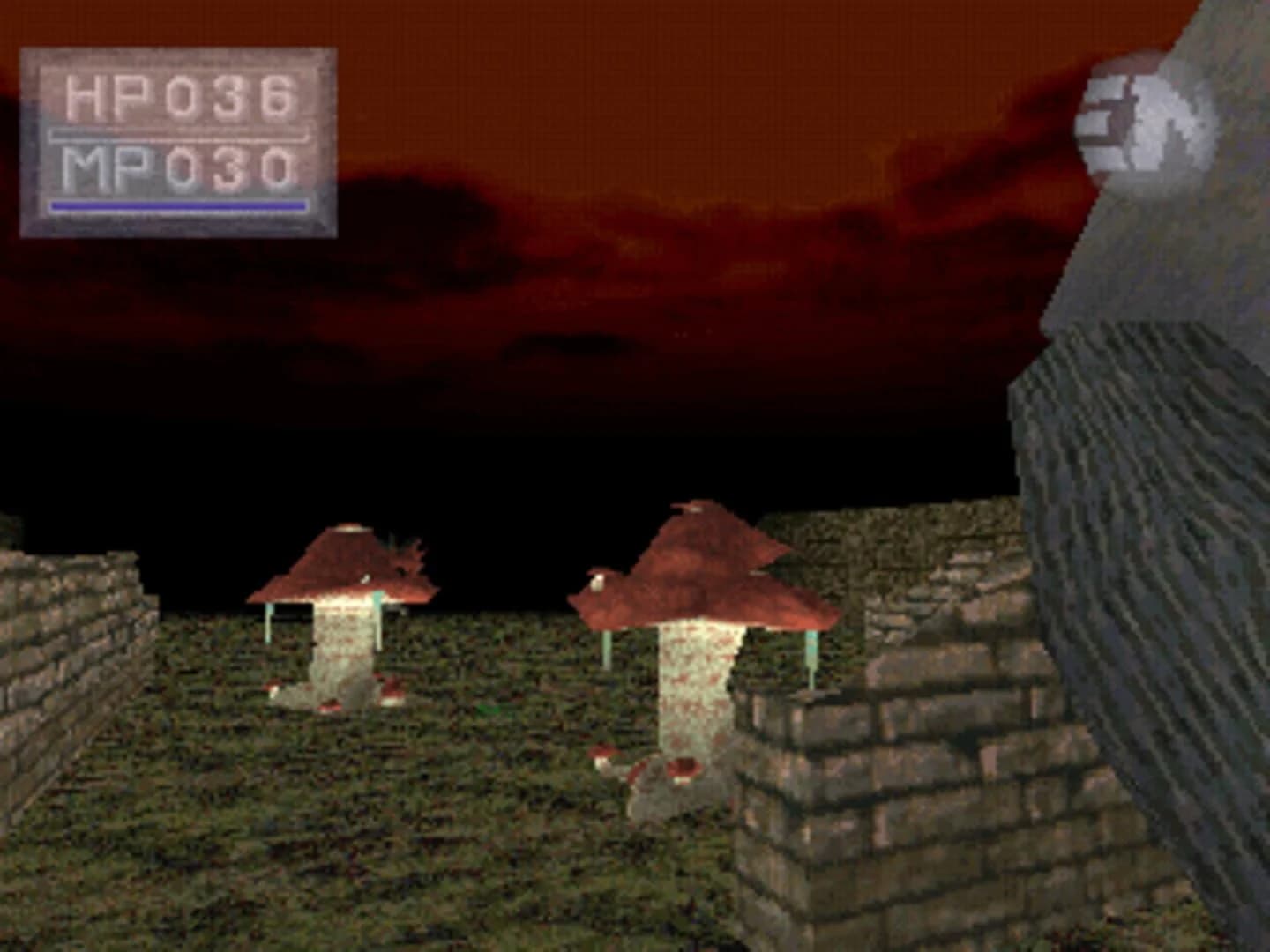Click the dark gap between the two mushrooms

click(x=512, y=547)
